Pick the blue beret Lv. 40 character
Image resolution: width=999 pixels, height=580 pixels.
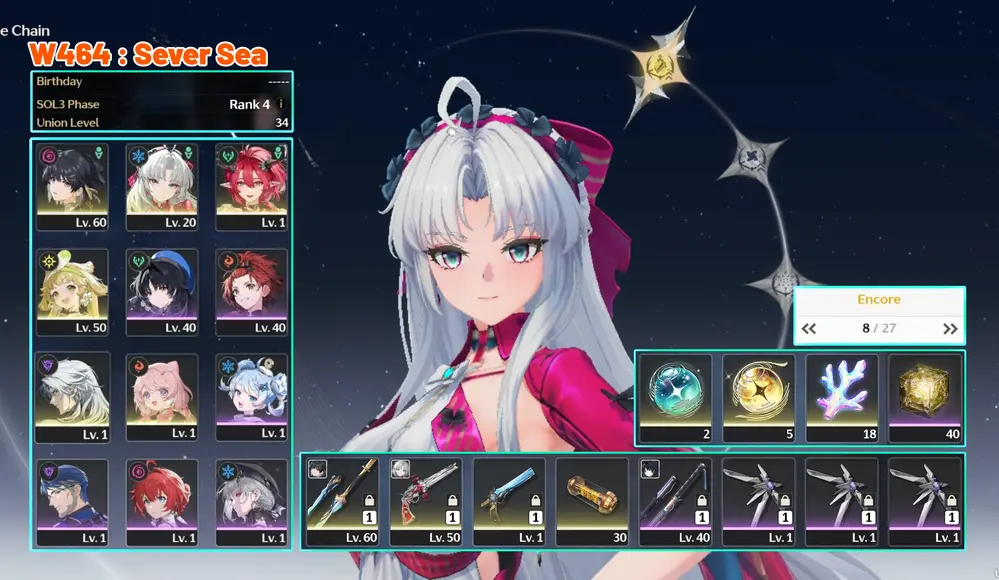coord(162,291)
